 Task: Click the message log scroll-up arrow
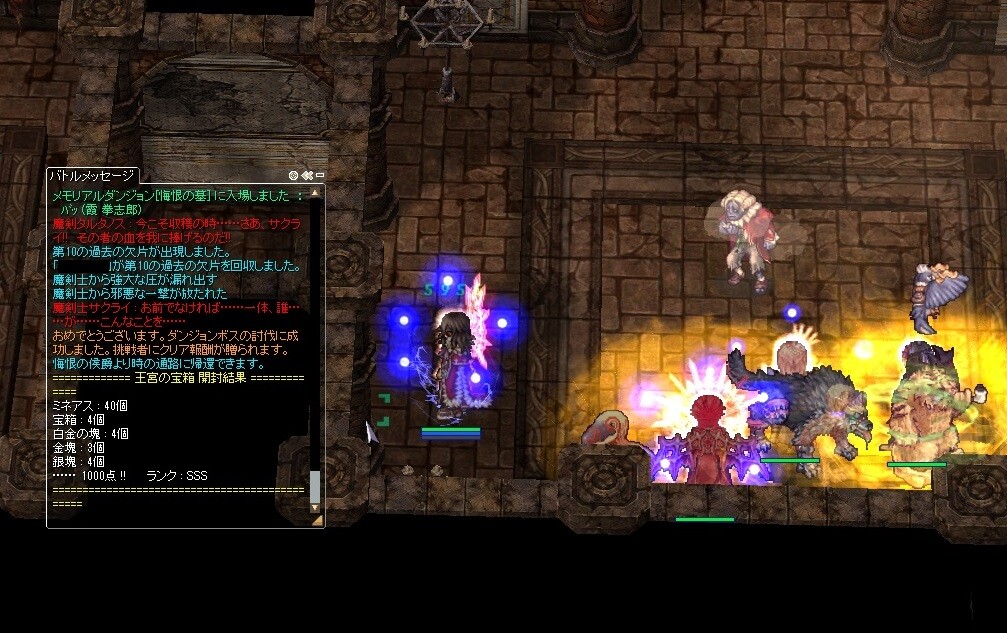point(316,190)
